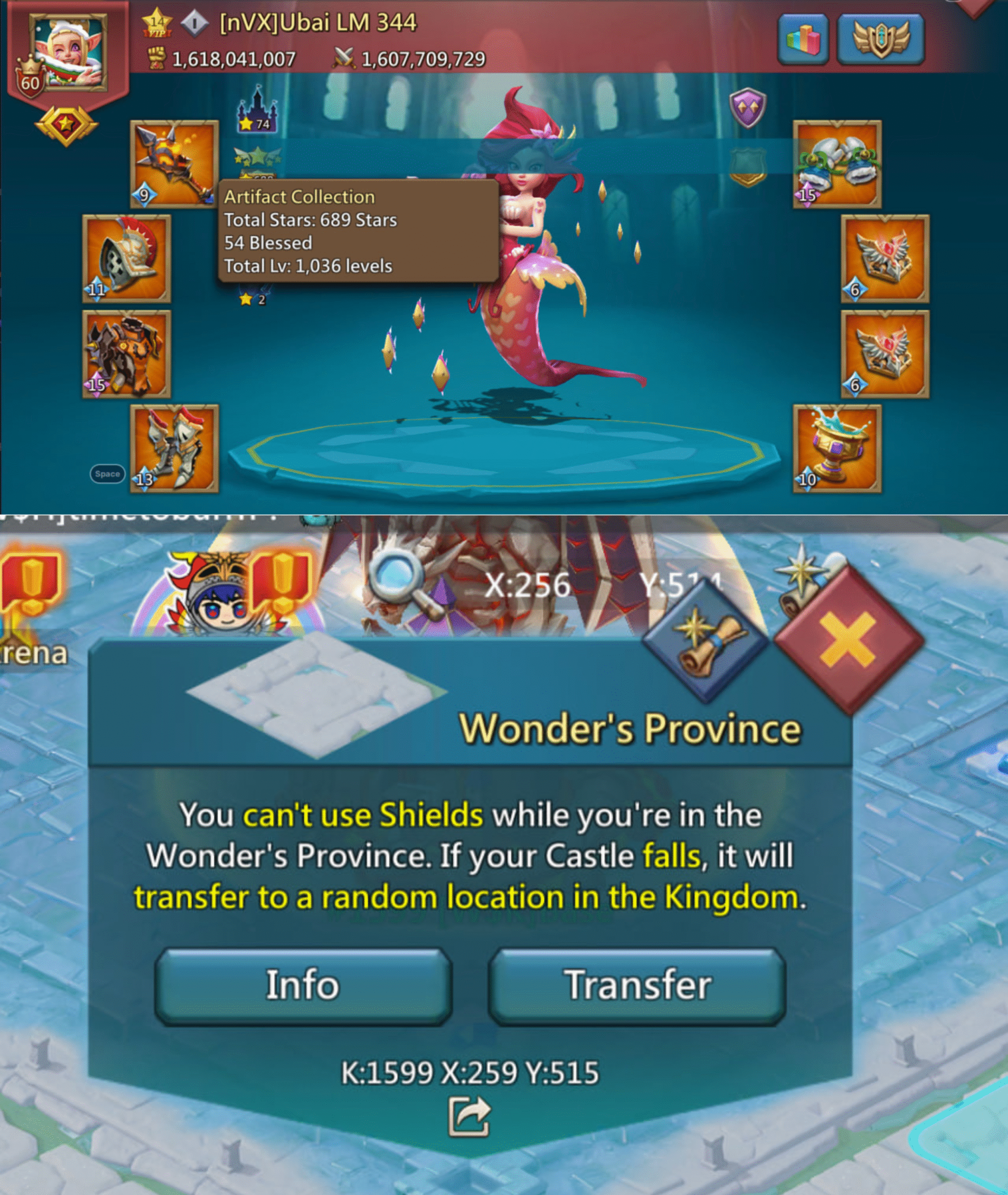Click the player avatar portrait
The height and width of the screenshot is (1195, 1008).
[x=69, y=53]
